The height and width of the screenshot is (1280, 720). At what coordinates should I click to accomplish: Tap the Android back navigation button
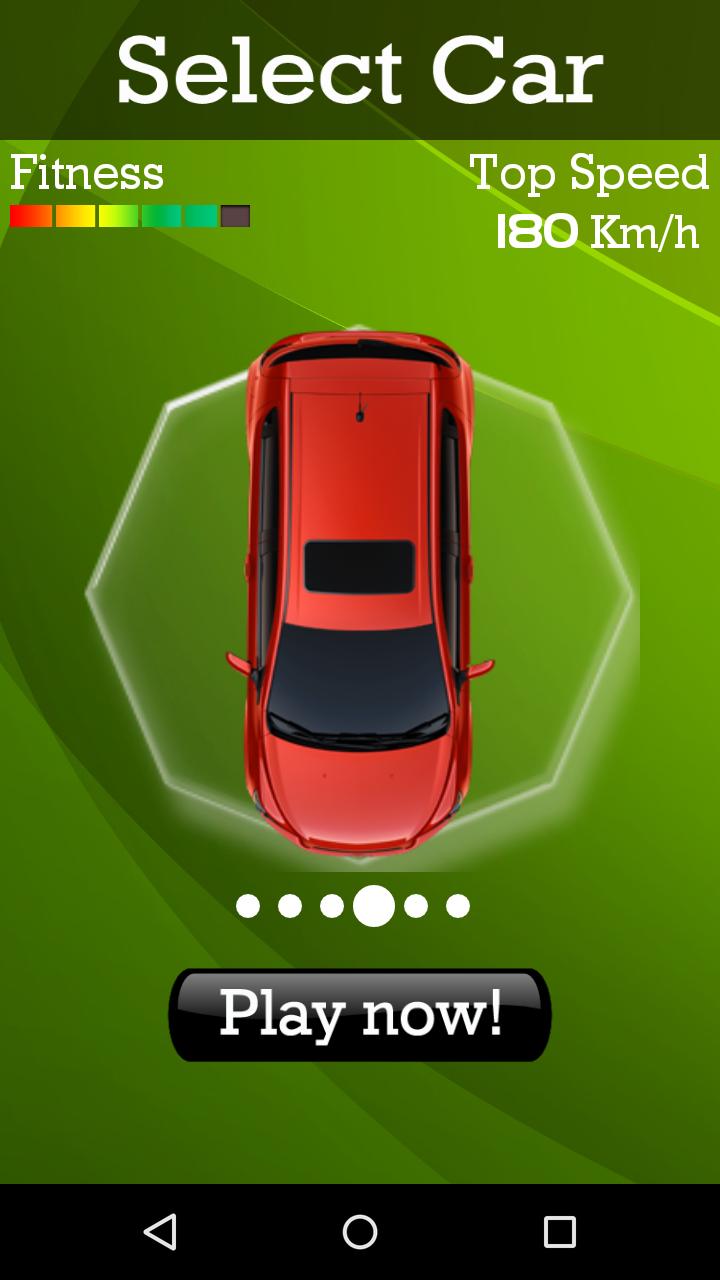pos(160,1232)
